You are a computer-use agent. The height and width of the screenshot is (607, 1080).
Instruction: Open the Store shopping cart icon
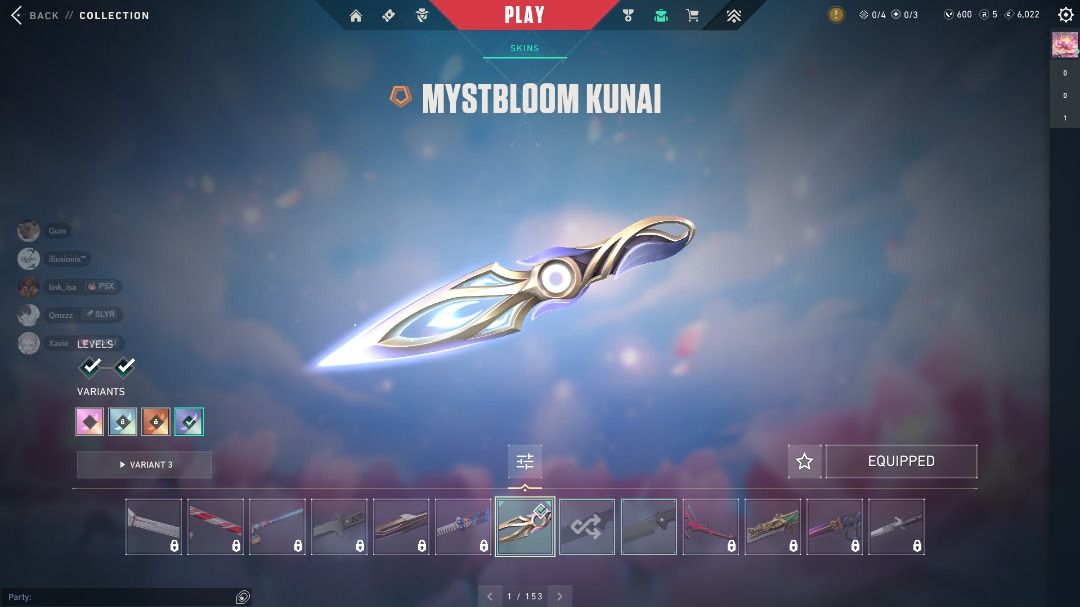692,16
